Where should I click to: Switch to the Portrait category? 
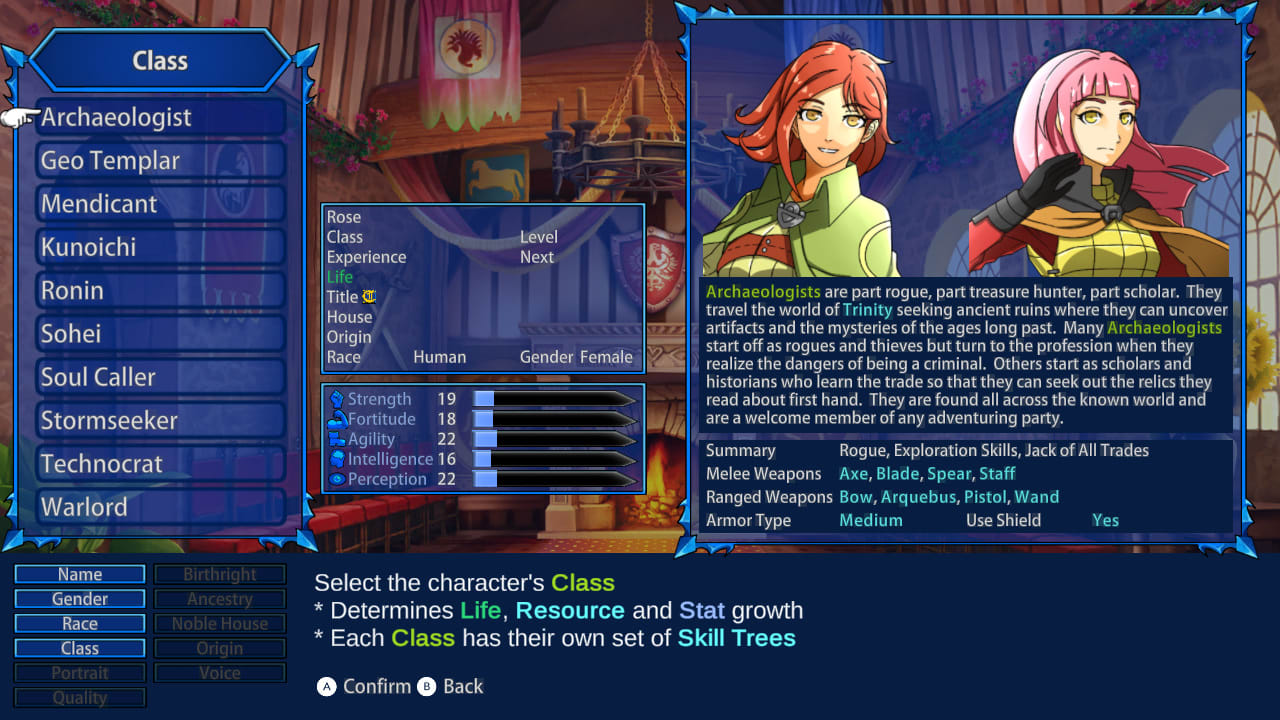79,672
